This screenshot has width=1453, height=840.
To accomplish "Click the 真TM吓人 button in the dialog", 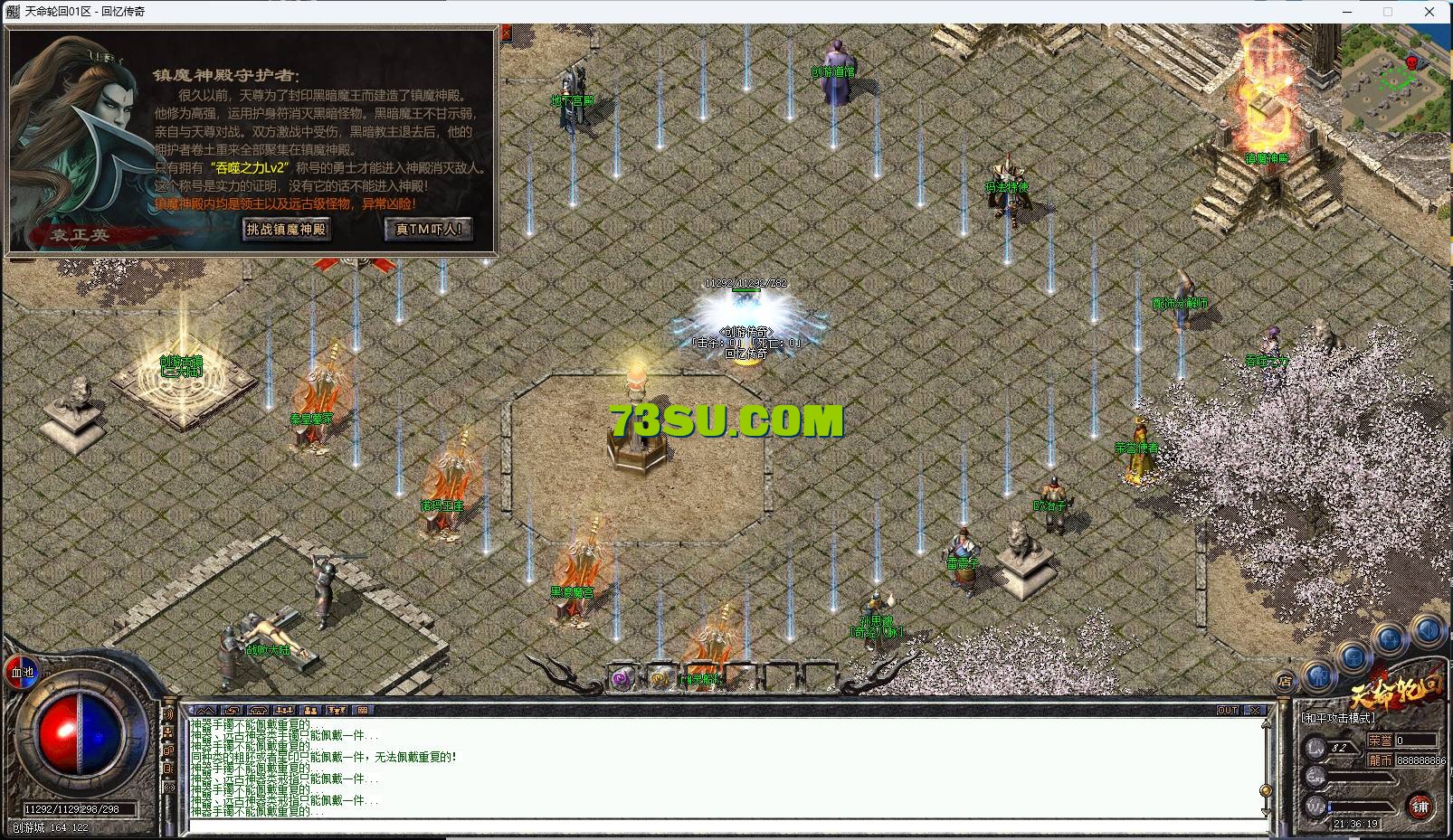I will [x=427, y=230].
